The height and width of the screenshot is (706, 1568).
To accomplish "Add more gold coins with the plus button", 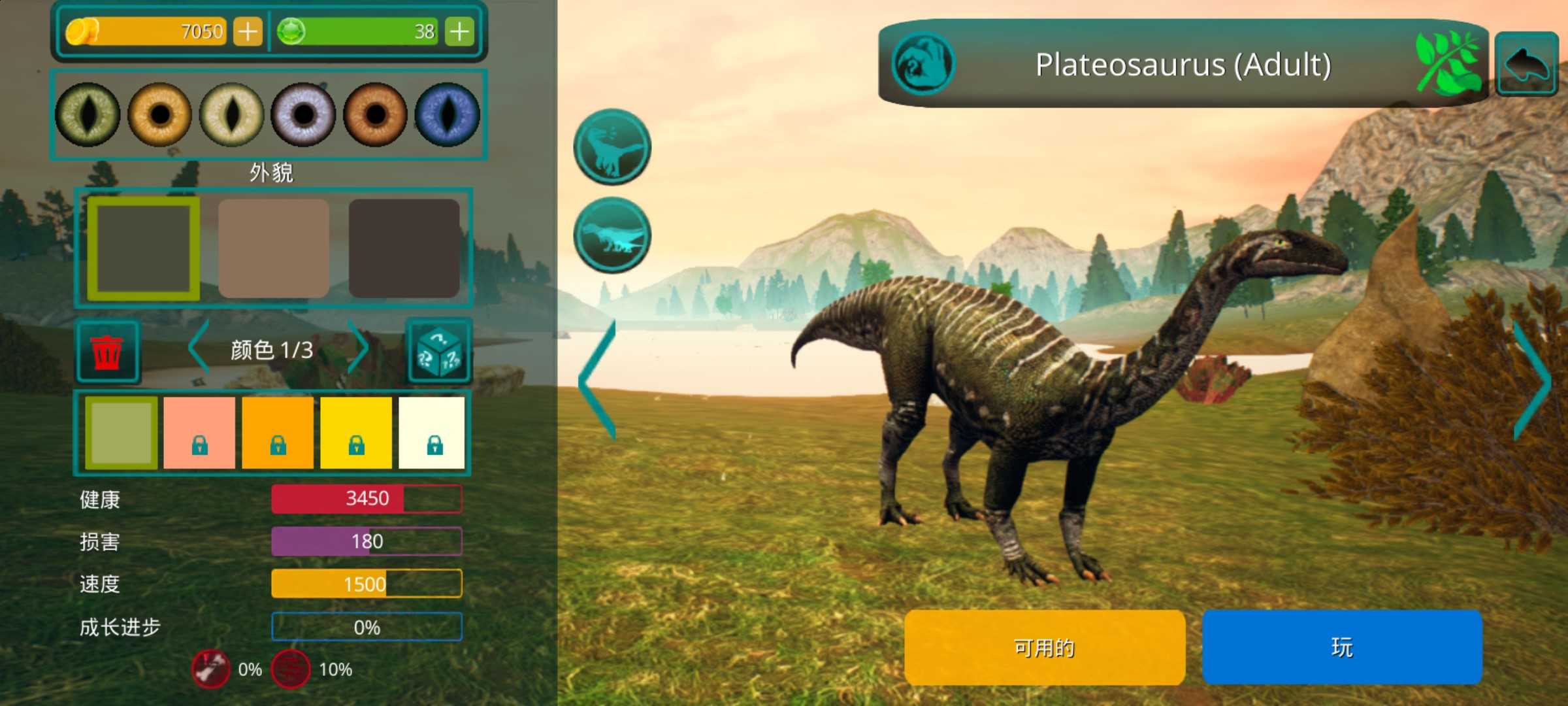I will tap(248, 31).
